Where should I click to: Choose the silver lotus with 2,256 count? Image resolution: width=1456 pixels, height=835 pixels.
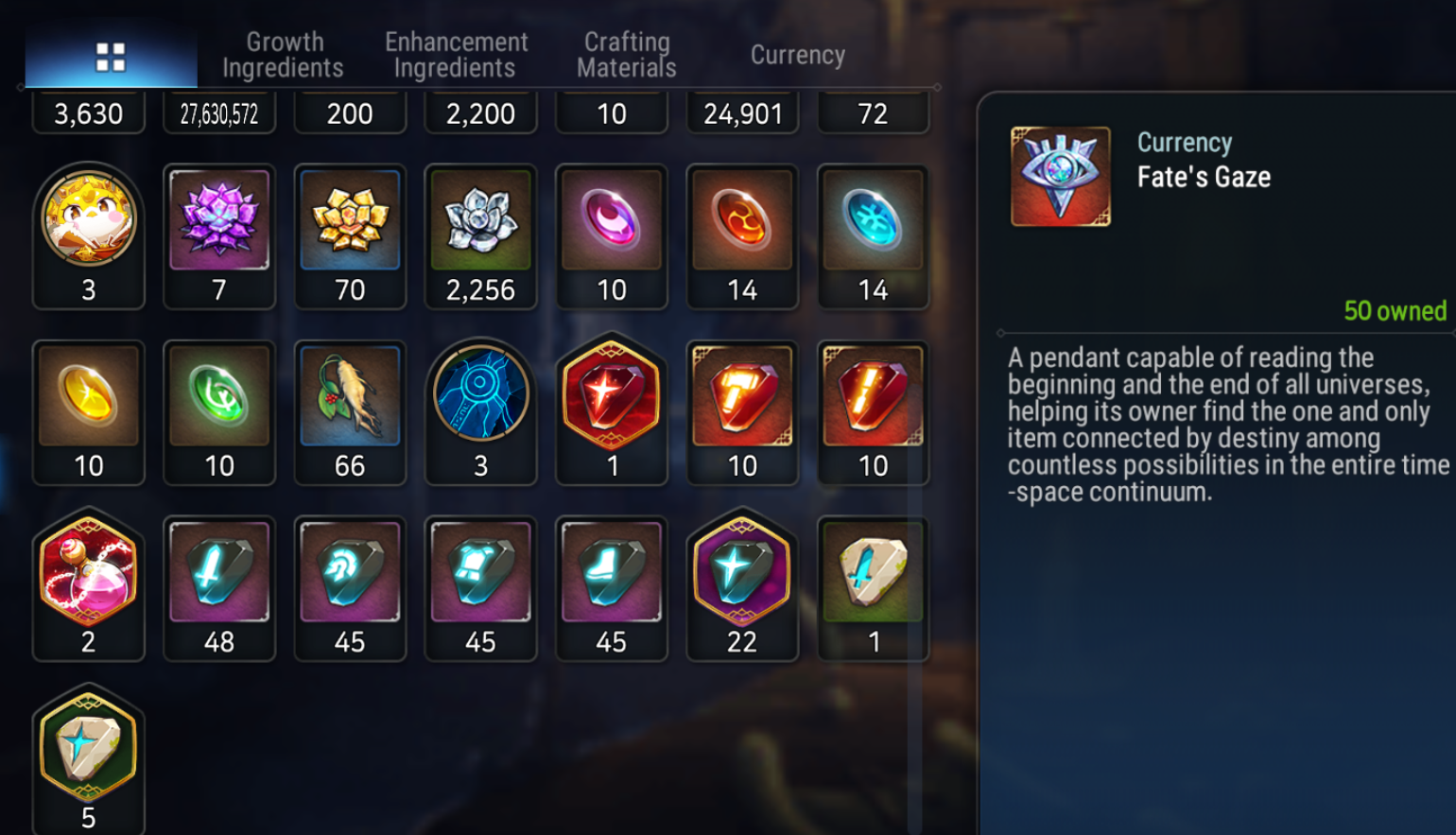(480, 221)
